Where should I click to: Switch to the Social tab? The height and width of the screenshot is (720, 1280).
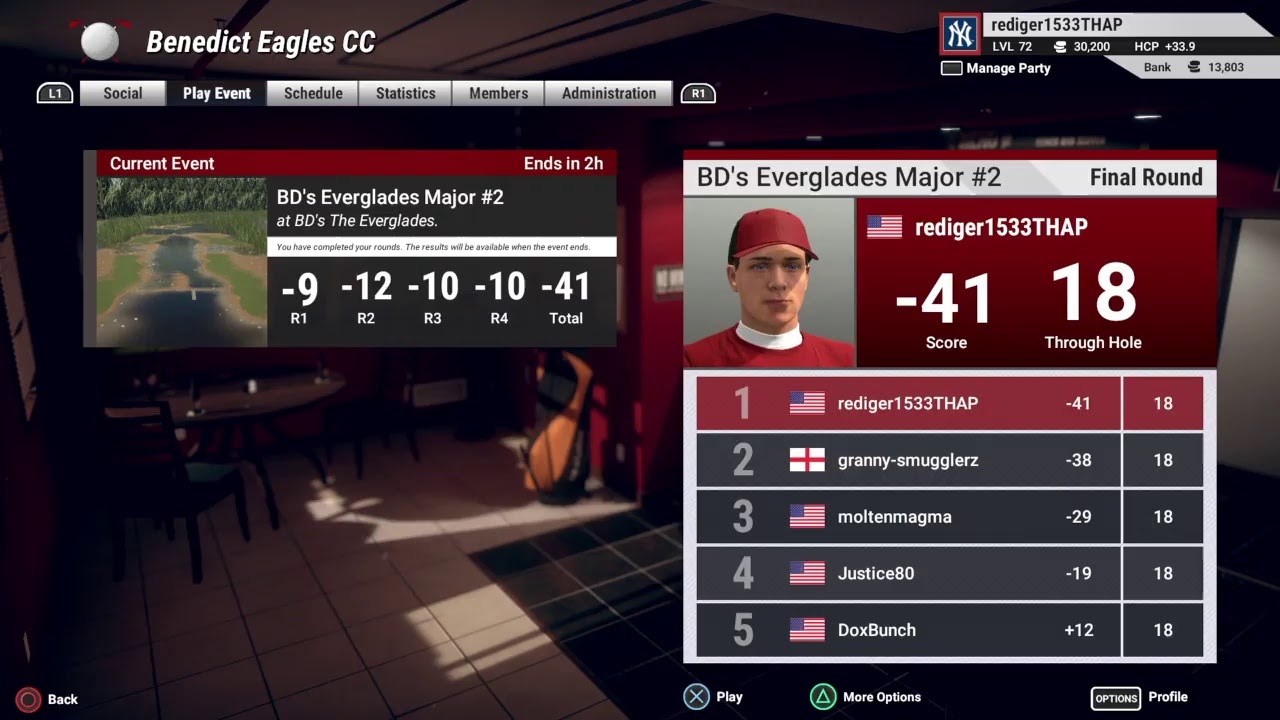(x=123, y=93)
